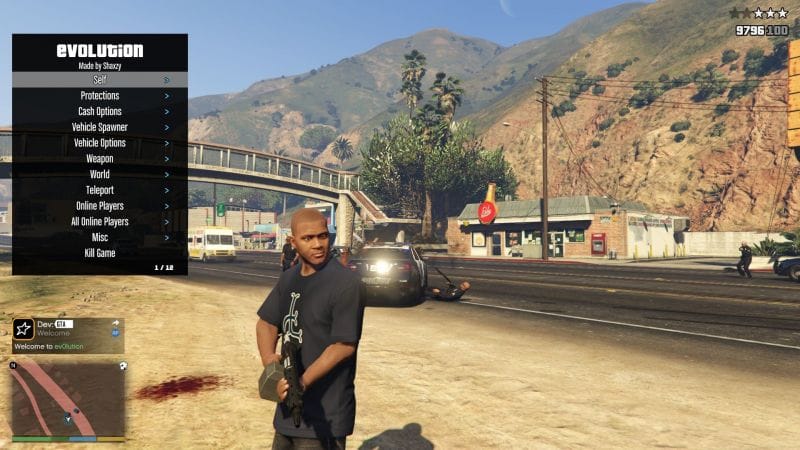Screen dimensions: 800x450
Task: Select the Weapon menu entry
Action: [99, 158]
